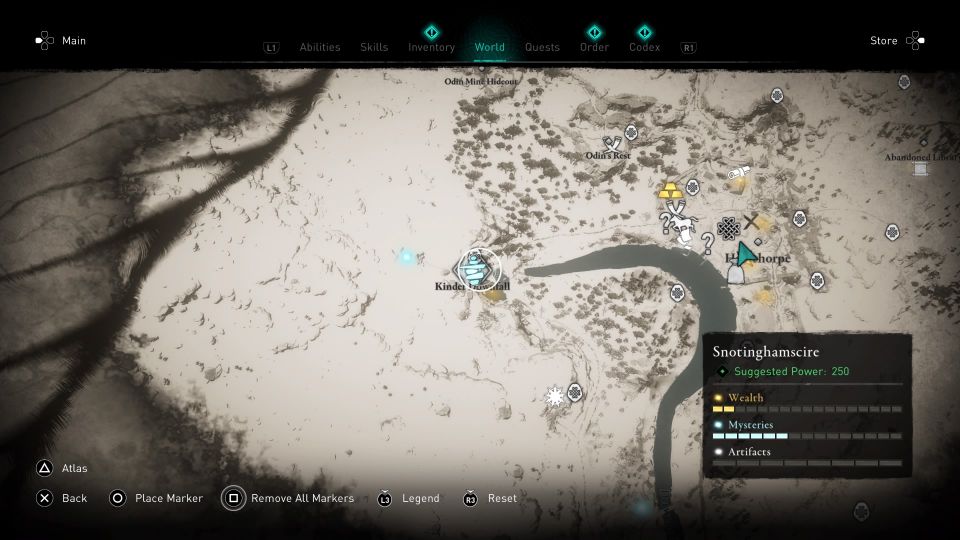Click the gold ingot wealth marker
960x540 pixels.
pyautogui.click(x=669, y=190)
